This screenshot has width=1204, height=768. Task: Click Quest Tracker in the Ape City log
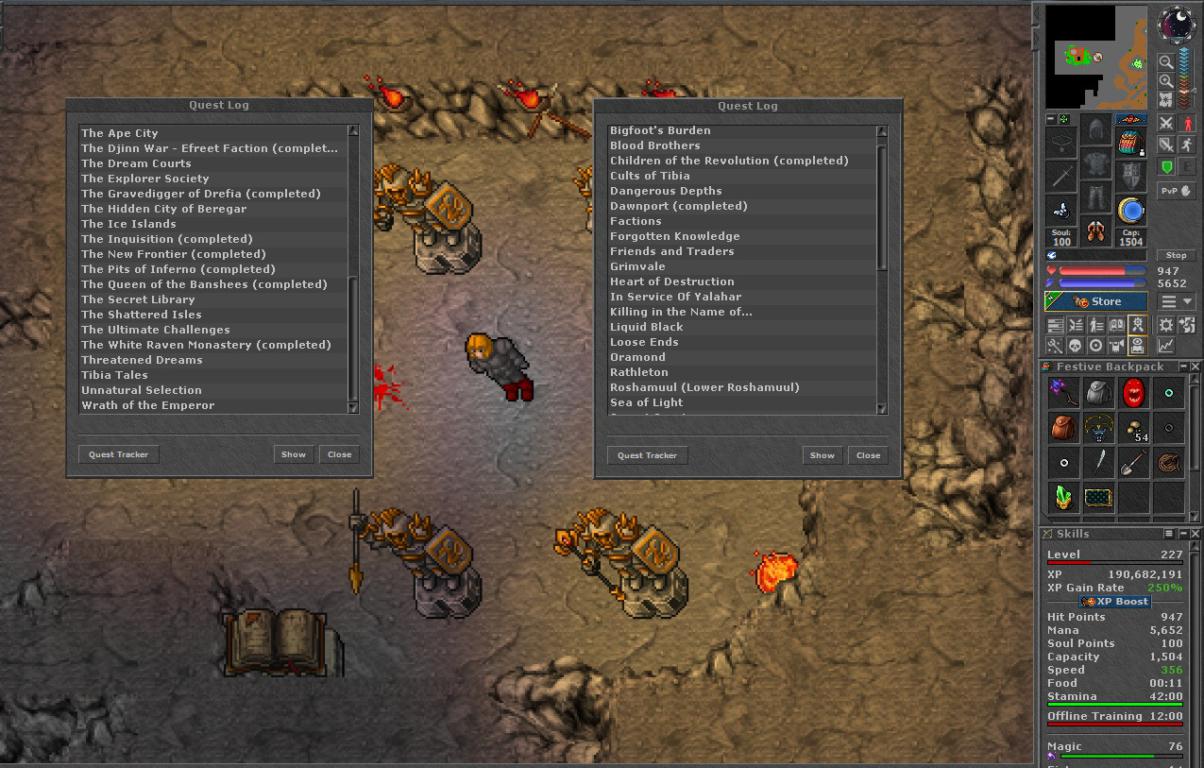(118, 454)
